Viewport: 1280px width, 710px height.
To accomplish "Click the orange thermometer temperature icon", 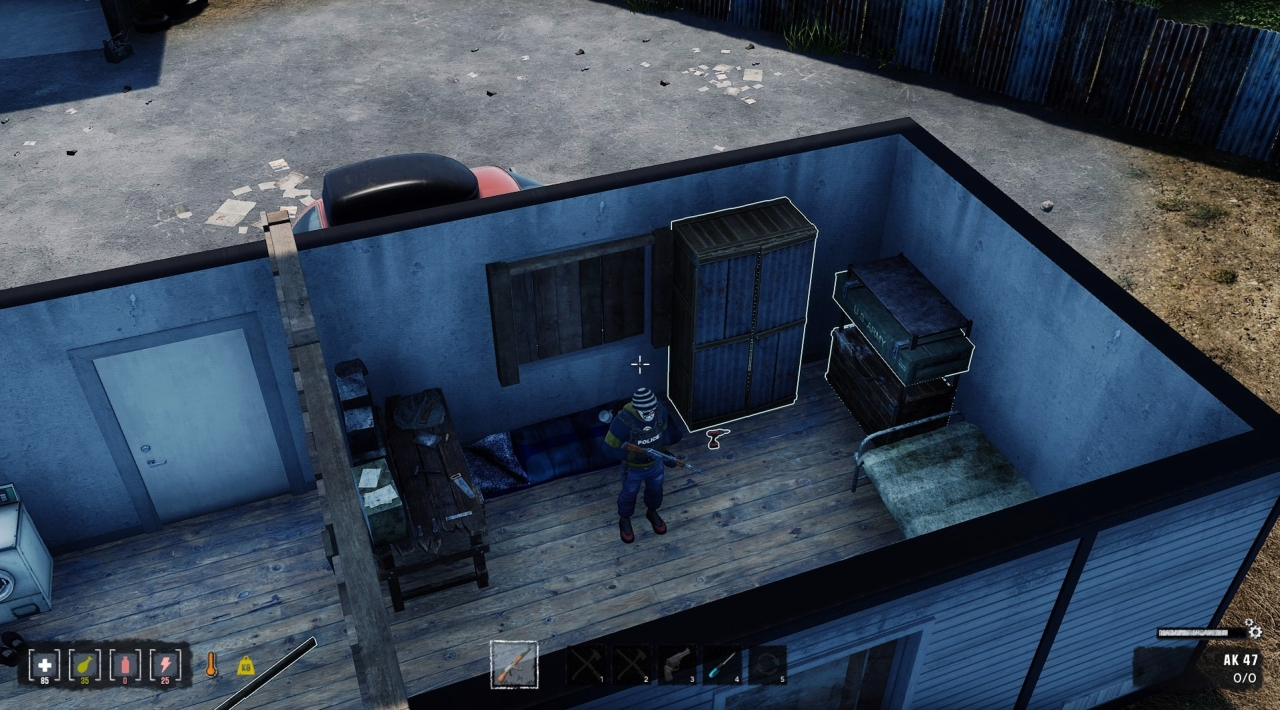I will point(211,665).
